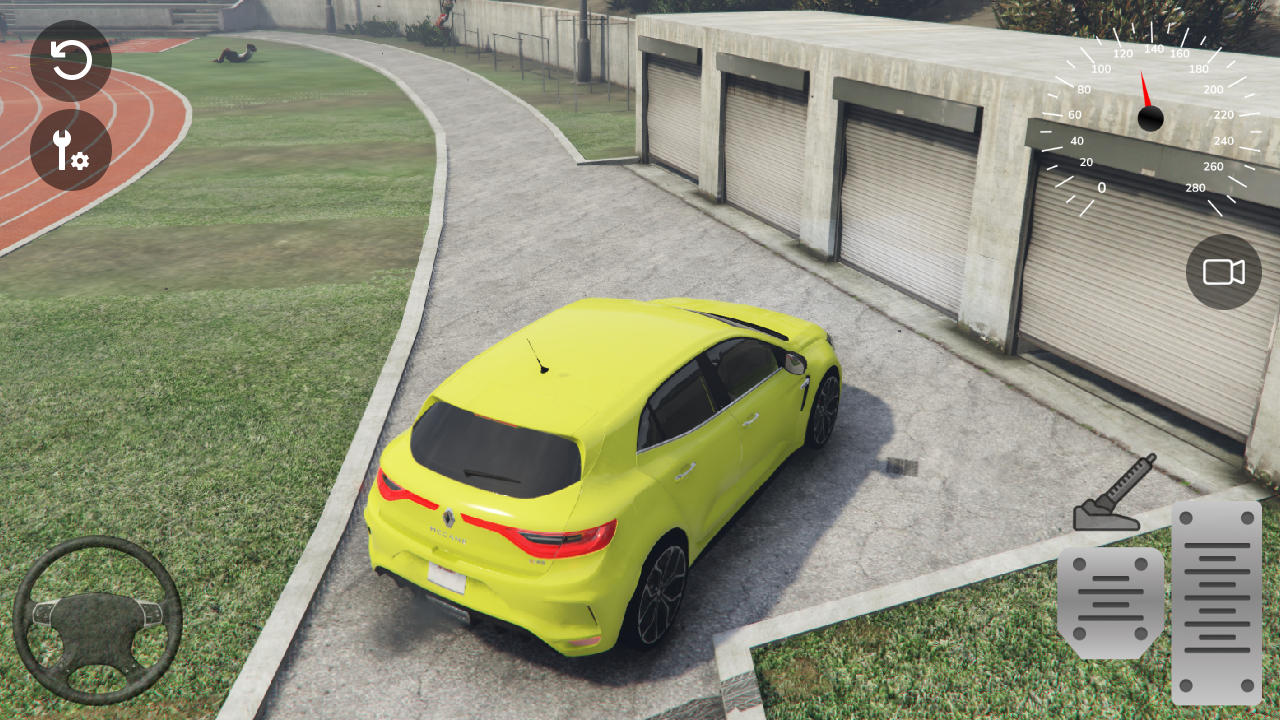Image resolution: width=1280 pixels, height=720 pixels.
Task: Switch camera view with camcorder icon
Action: click(1222, 271)
